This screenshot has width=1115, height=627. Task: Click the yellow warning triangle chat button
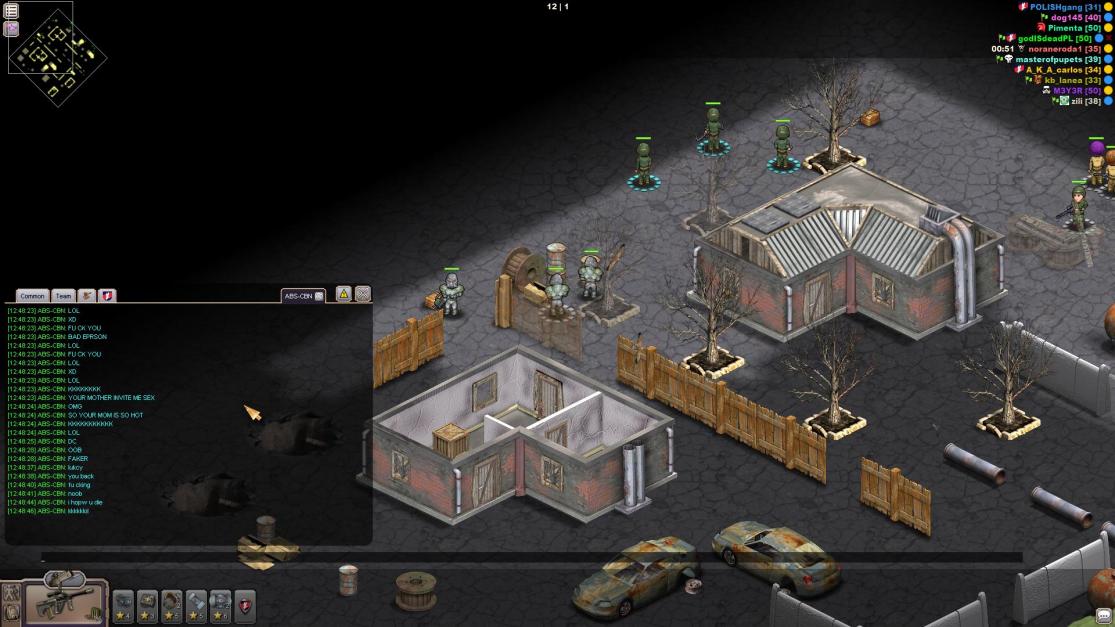tap(343, 294)
